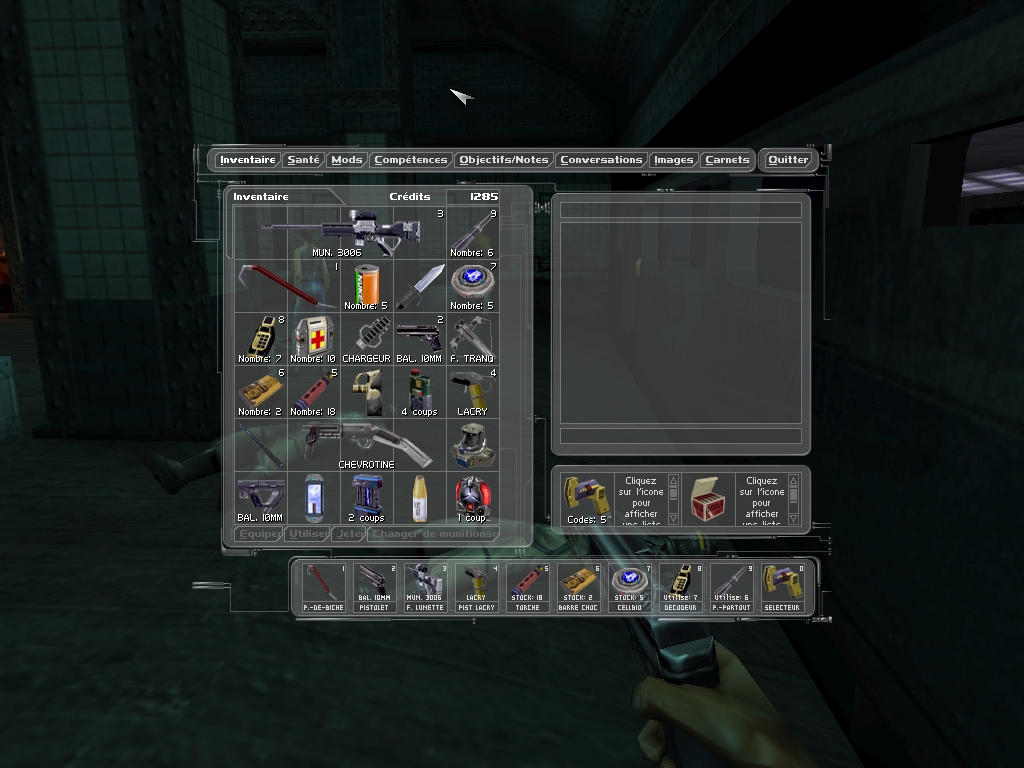Open the Santé tab
Image resolution: width=1024 pixels, height=768 pixels.
point(303,160)
